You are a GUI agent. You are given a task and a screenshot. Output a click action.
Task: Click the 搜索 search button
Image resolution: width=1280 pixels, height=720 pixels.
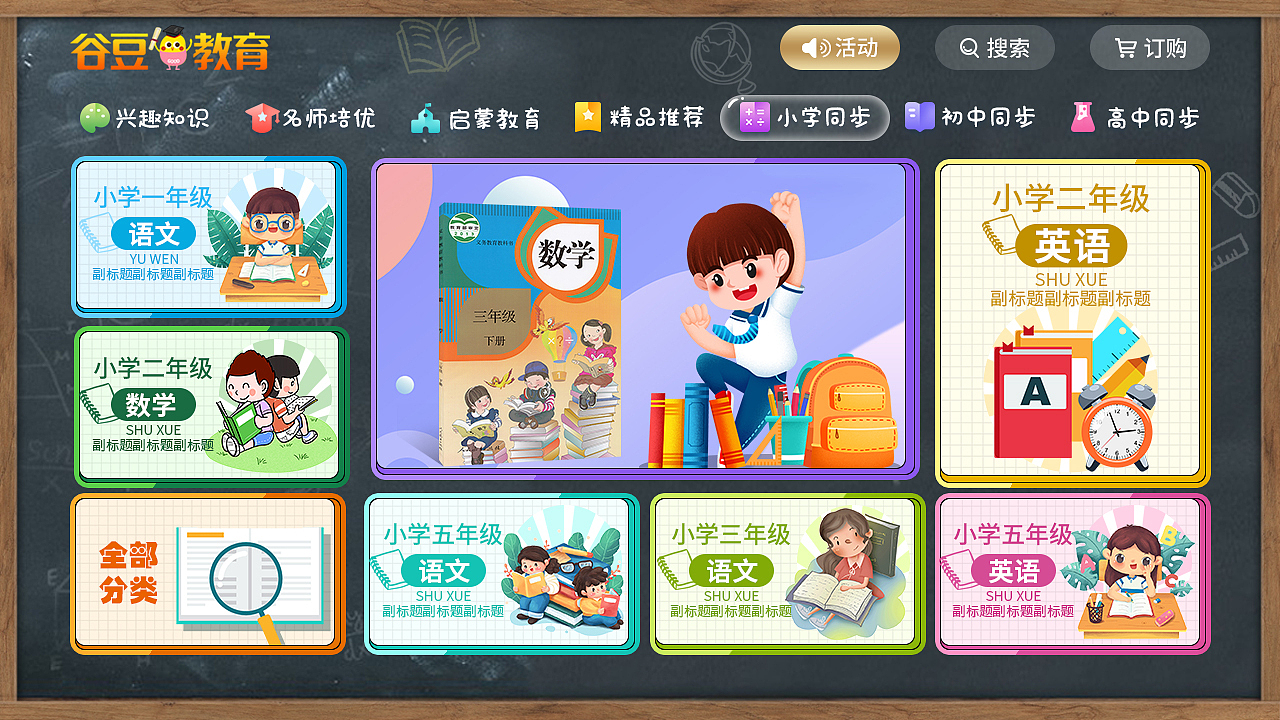tap(994, 47)
